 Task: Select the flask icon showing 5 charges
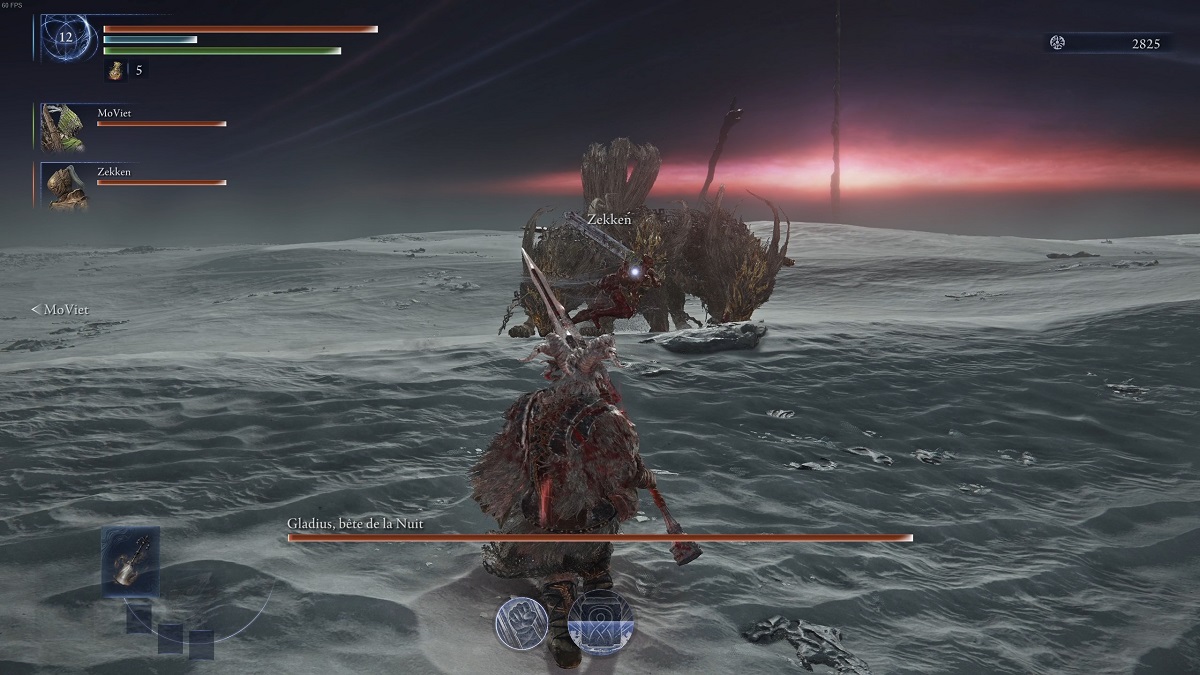[116, 70]
